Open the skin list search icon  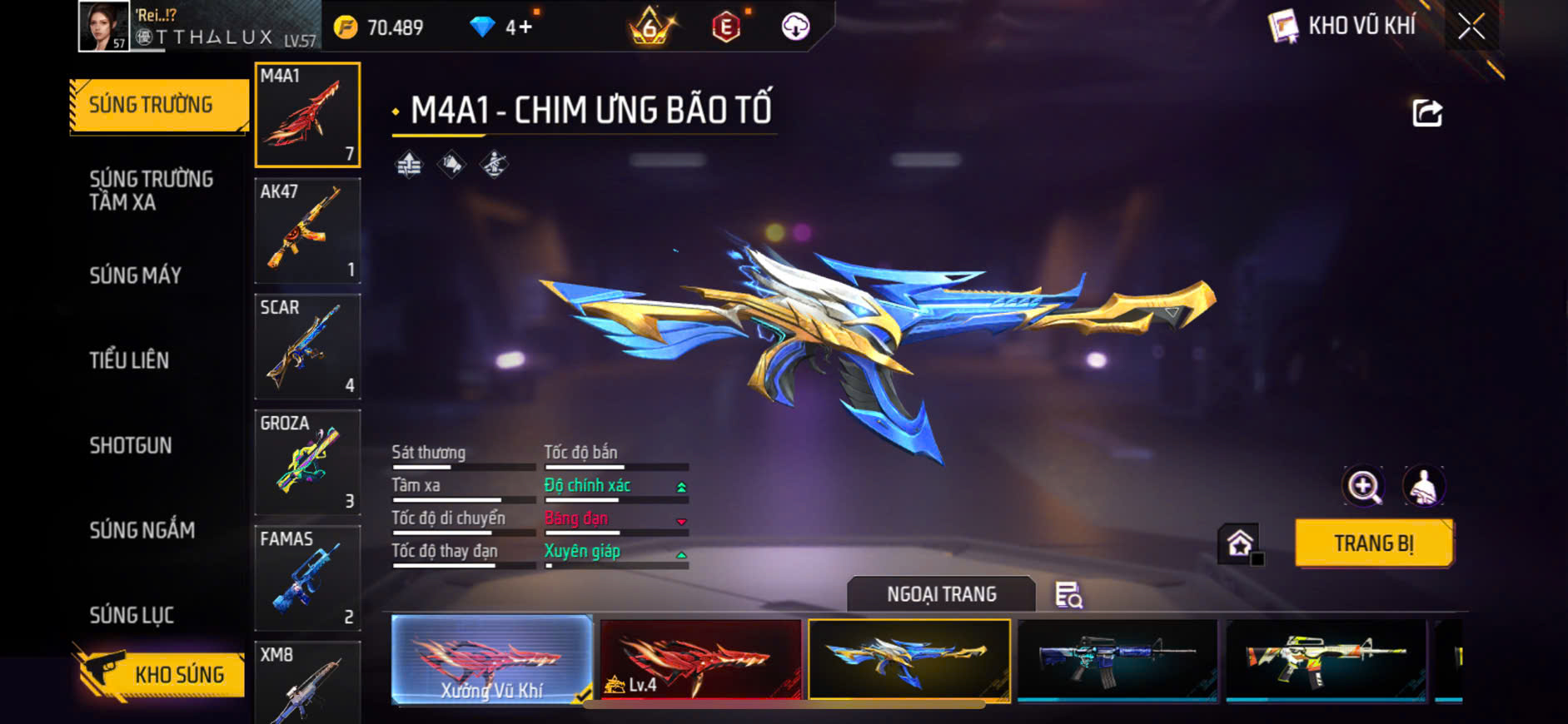(x=1068, y=595)
